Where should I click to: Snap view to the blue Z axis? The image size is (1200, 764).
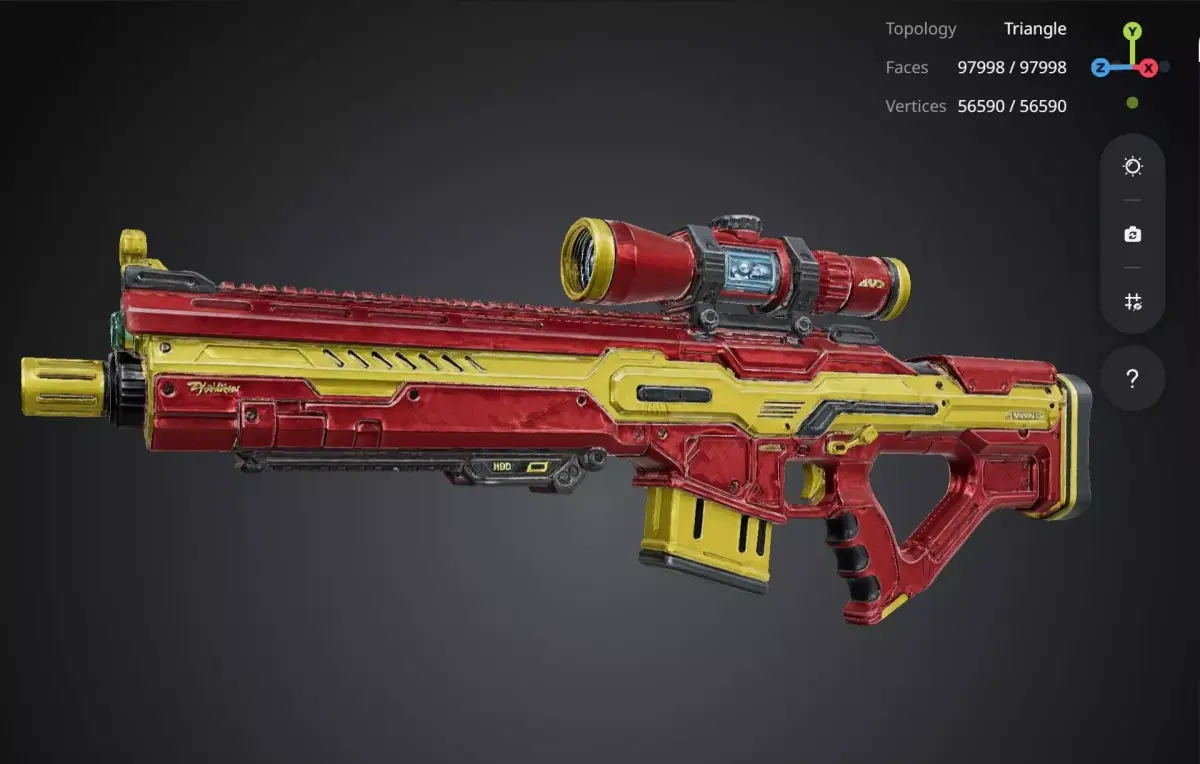[1100, 68]
